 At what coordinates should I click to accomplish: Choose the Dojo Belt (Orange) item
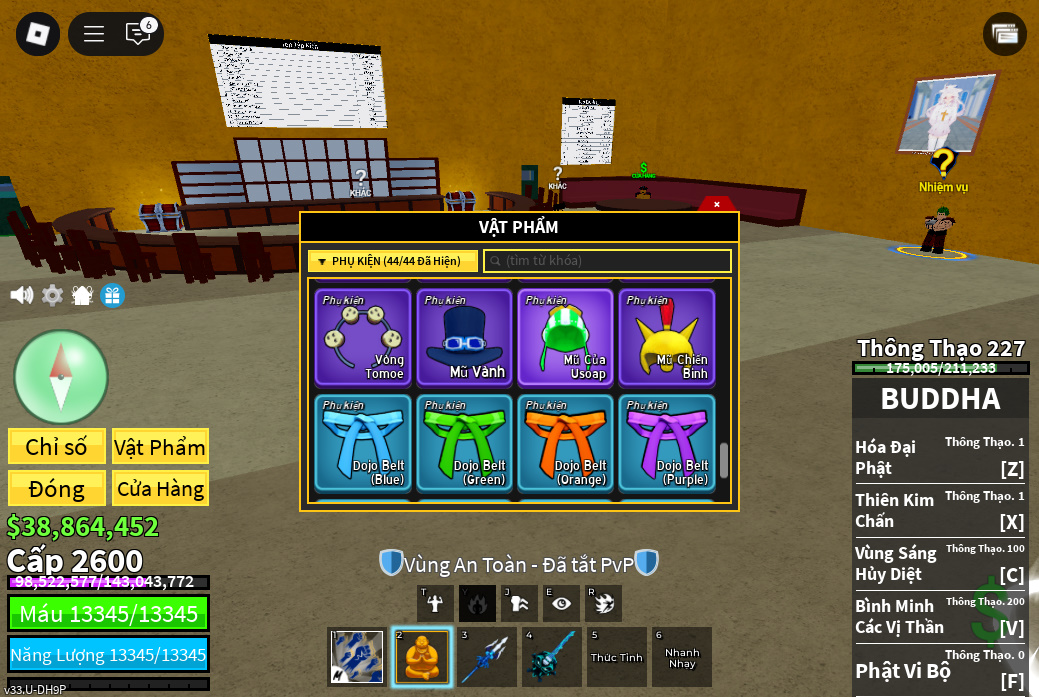click(565, 442)
